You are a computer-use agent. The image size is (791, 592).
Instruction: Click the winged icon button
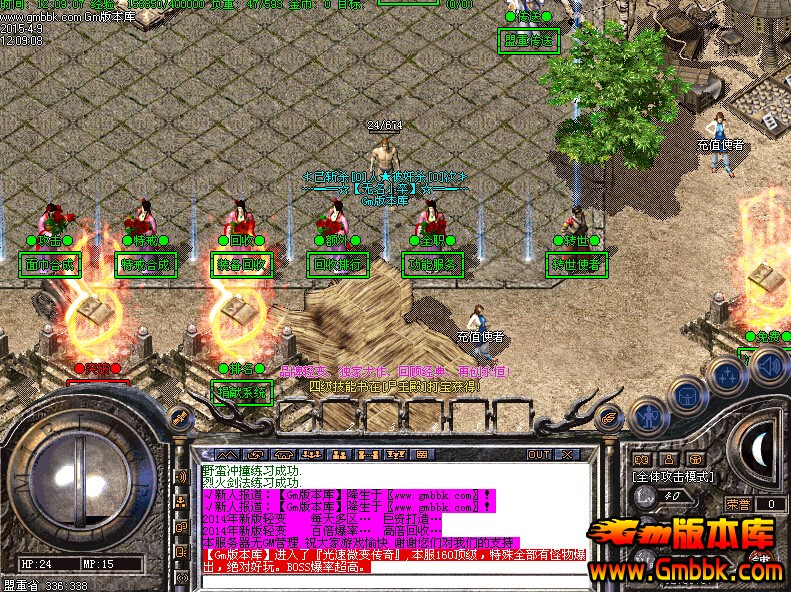tap(608, 418)
